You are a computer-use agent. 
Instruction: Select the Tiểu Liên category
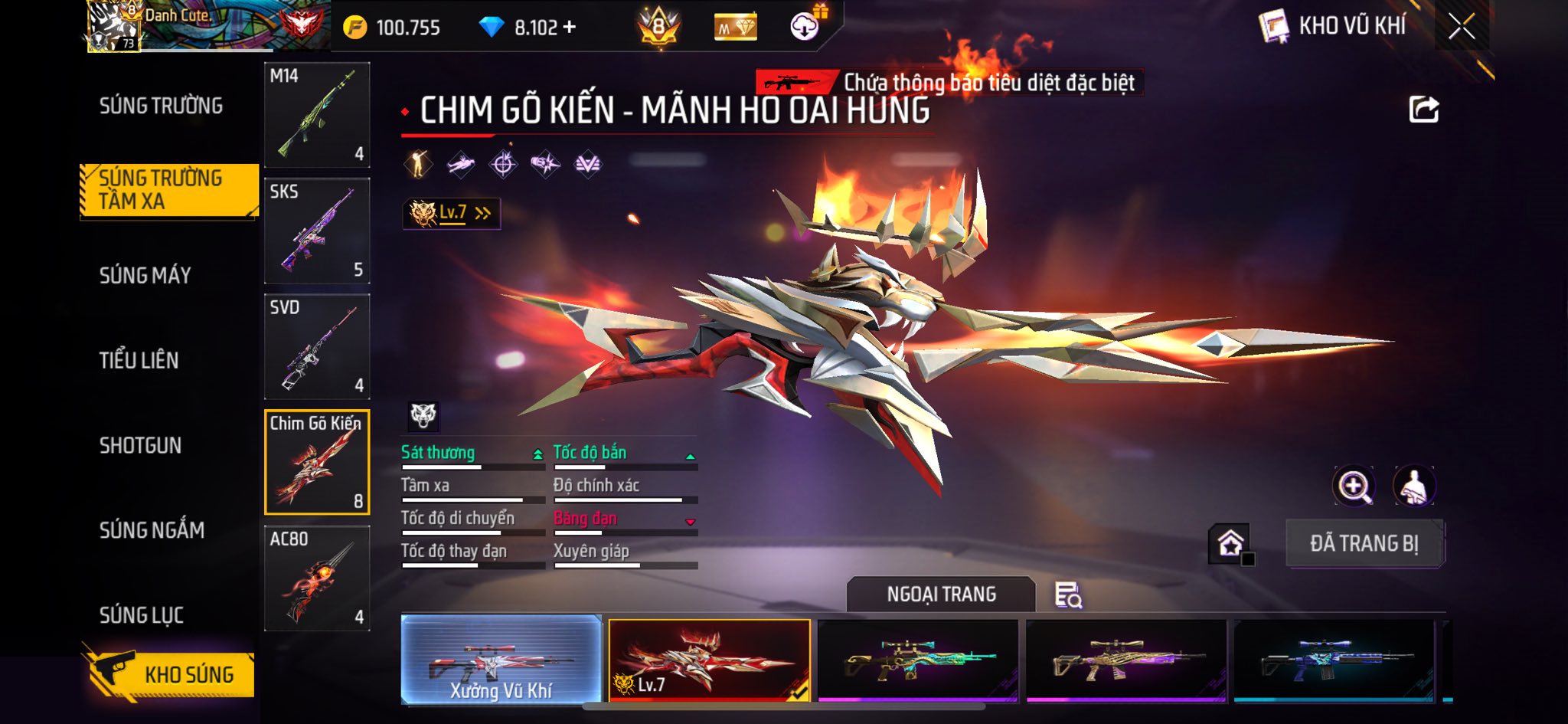coord(139,360)
